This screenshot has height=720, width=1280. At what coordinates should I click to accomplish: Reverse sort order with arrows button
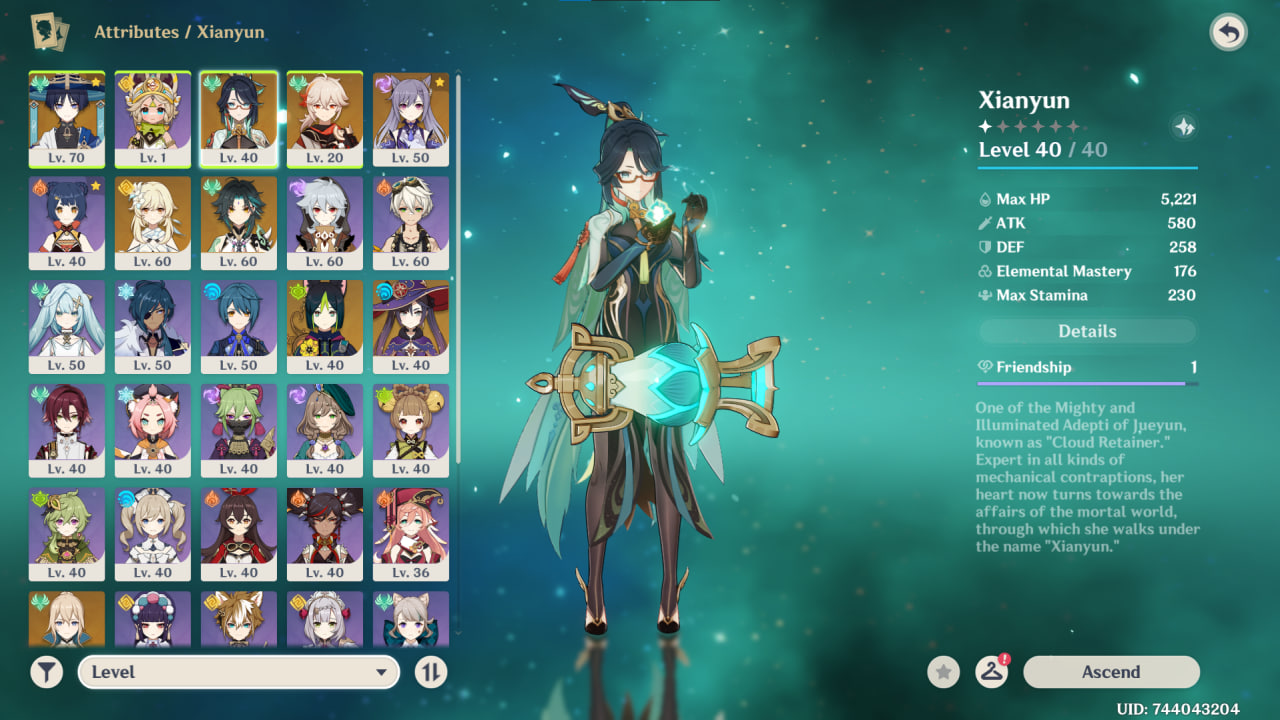tap(430, 672)
